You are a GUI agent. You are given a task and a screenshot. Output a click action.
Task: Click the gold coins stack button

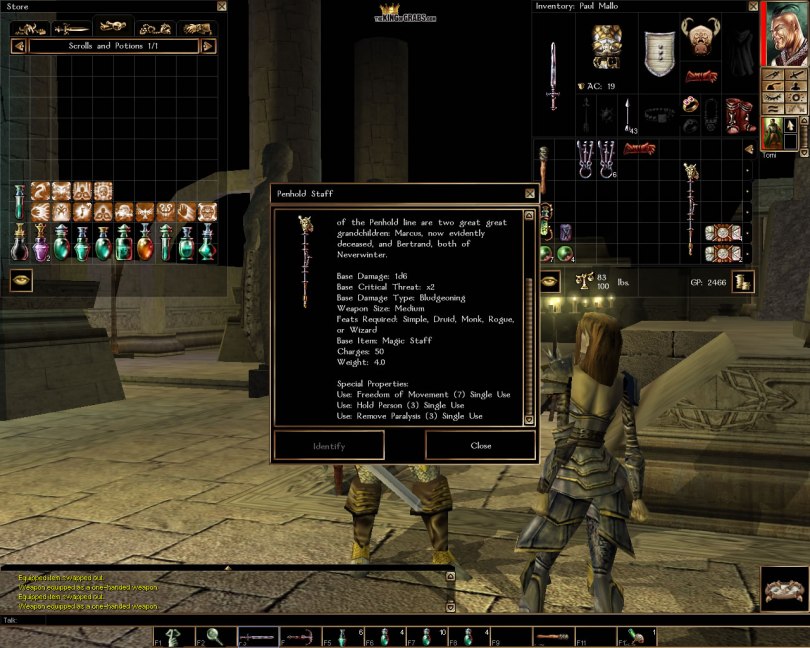click(742, 282)
